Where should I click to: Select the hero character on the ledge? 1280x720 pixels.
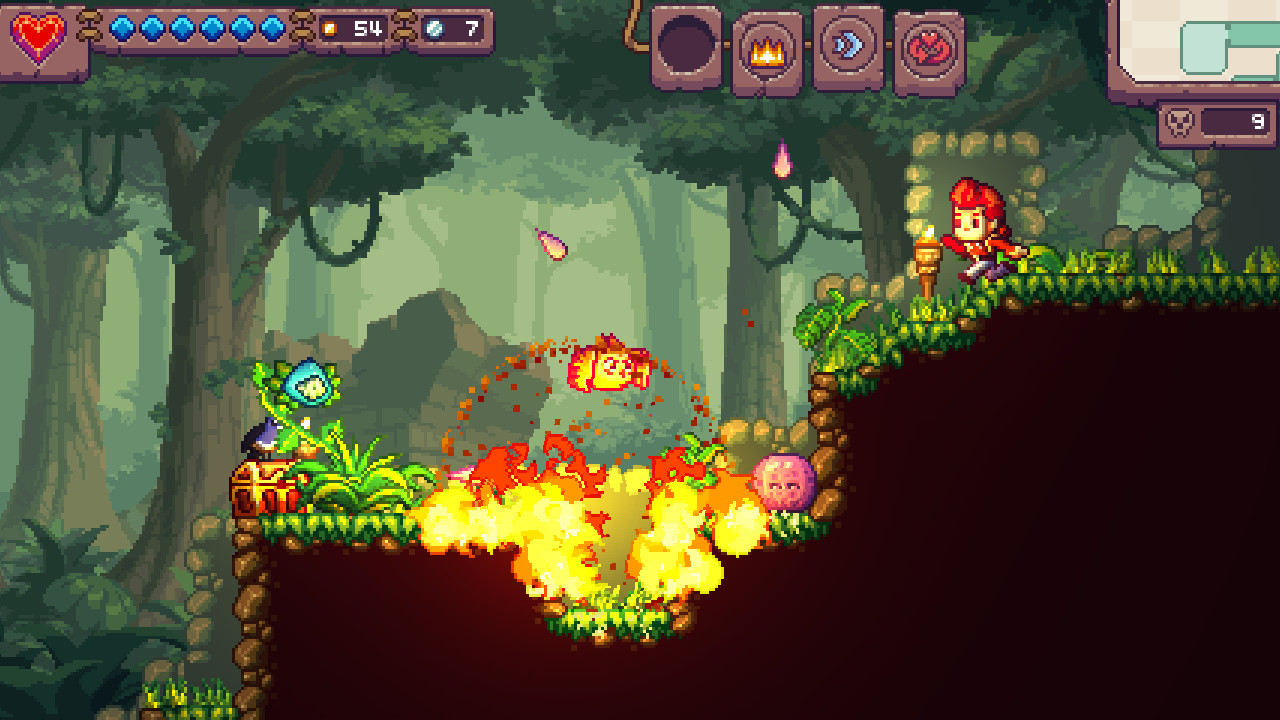pyautogui.click(x=980, y=230)
